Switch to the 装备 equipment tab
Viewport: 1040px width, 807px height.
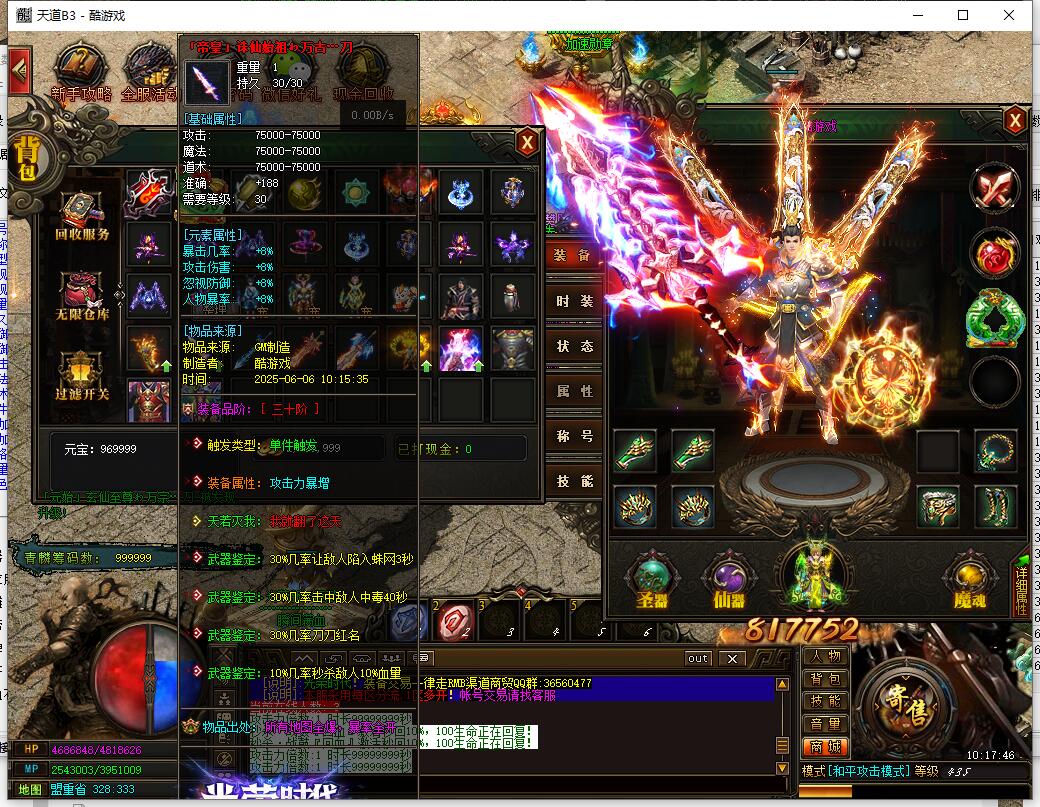(x=574, y=255)
